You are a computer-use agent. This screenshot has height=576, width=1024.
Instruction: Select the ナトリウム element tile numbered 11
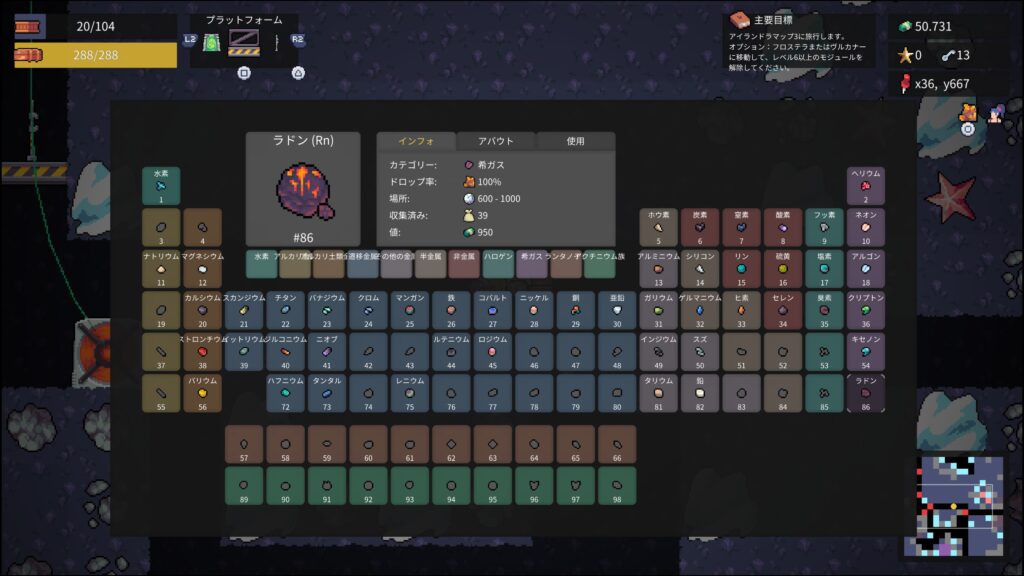point(160,269)
